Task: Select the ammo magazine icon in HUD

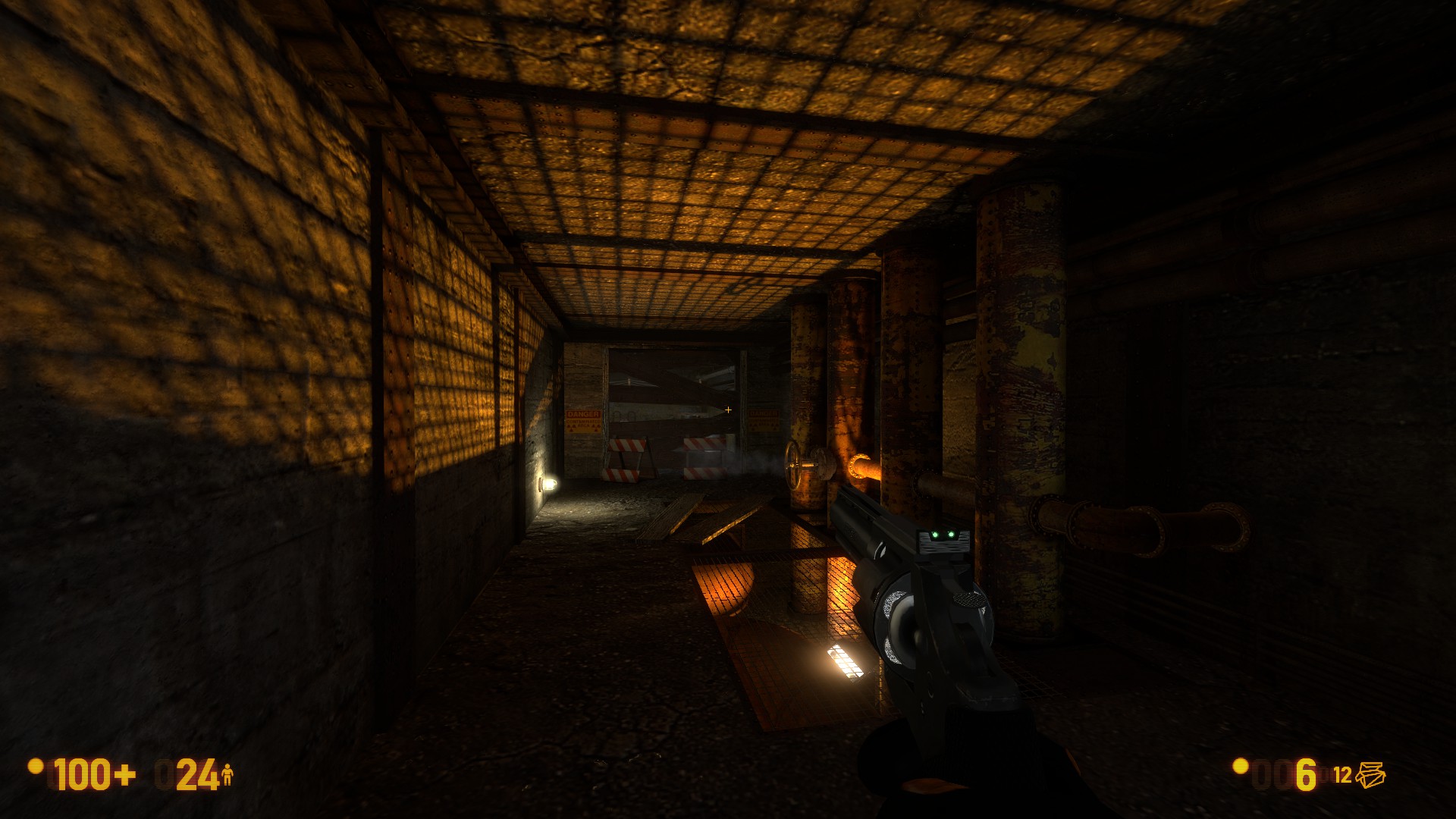Action: (x=1371, y=775)
